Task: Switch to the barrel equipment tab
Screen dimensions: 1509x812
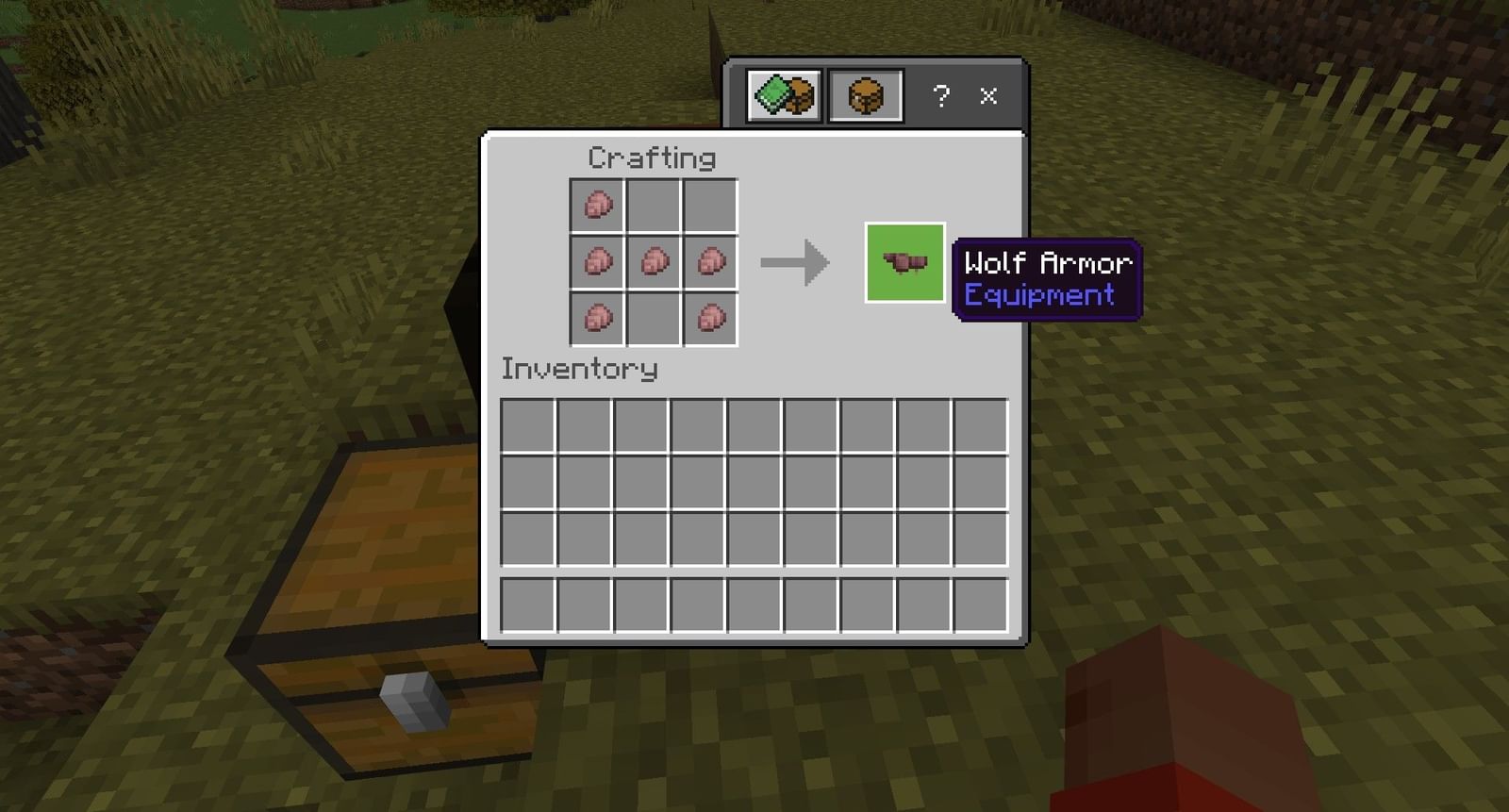Action: pyautogui.click(x=865, y=94)
